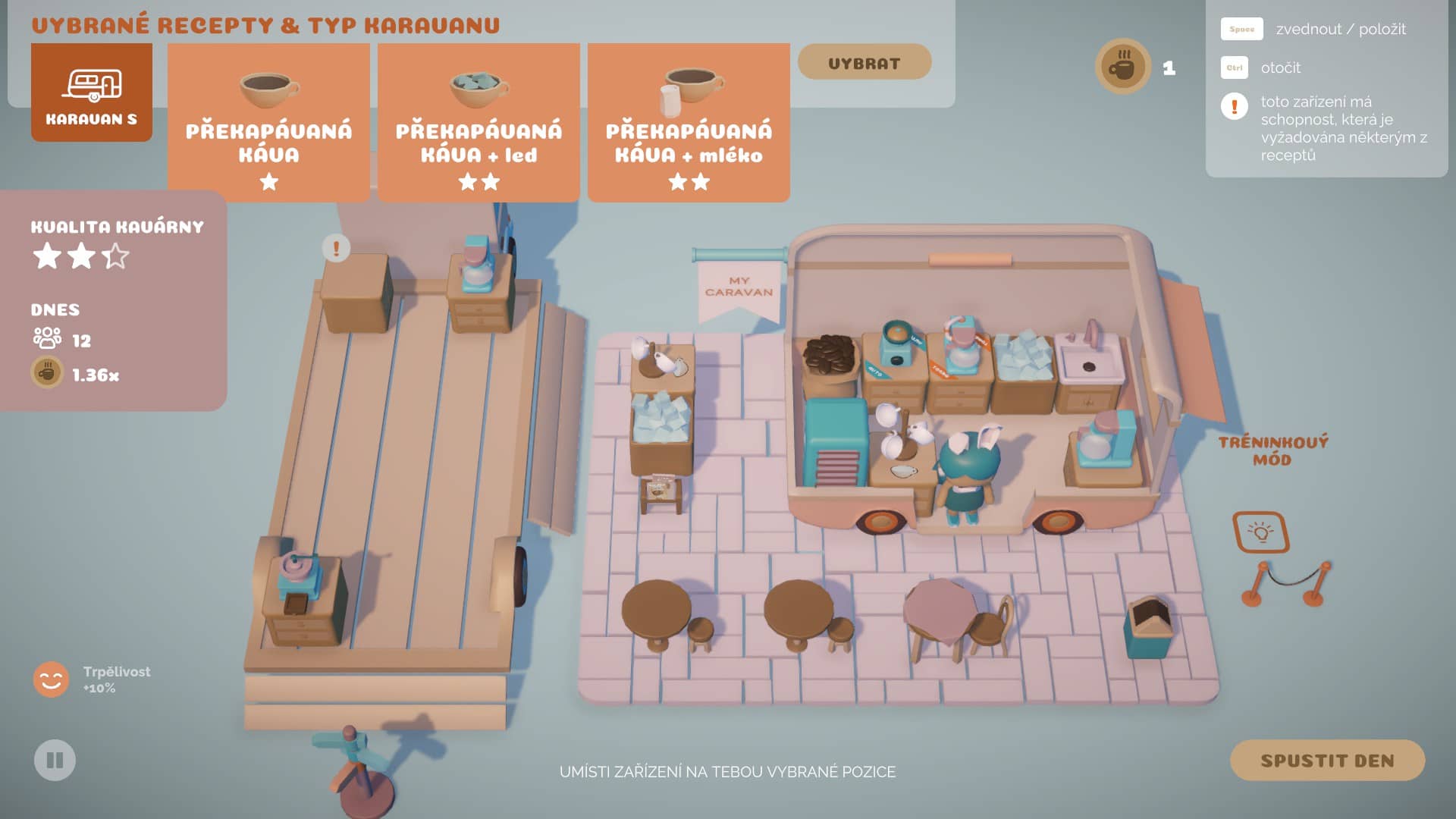Pick the Překapávaná káva + led recipe
This screenshot has height=819, width=1456.
(x=479, y=123)
